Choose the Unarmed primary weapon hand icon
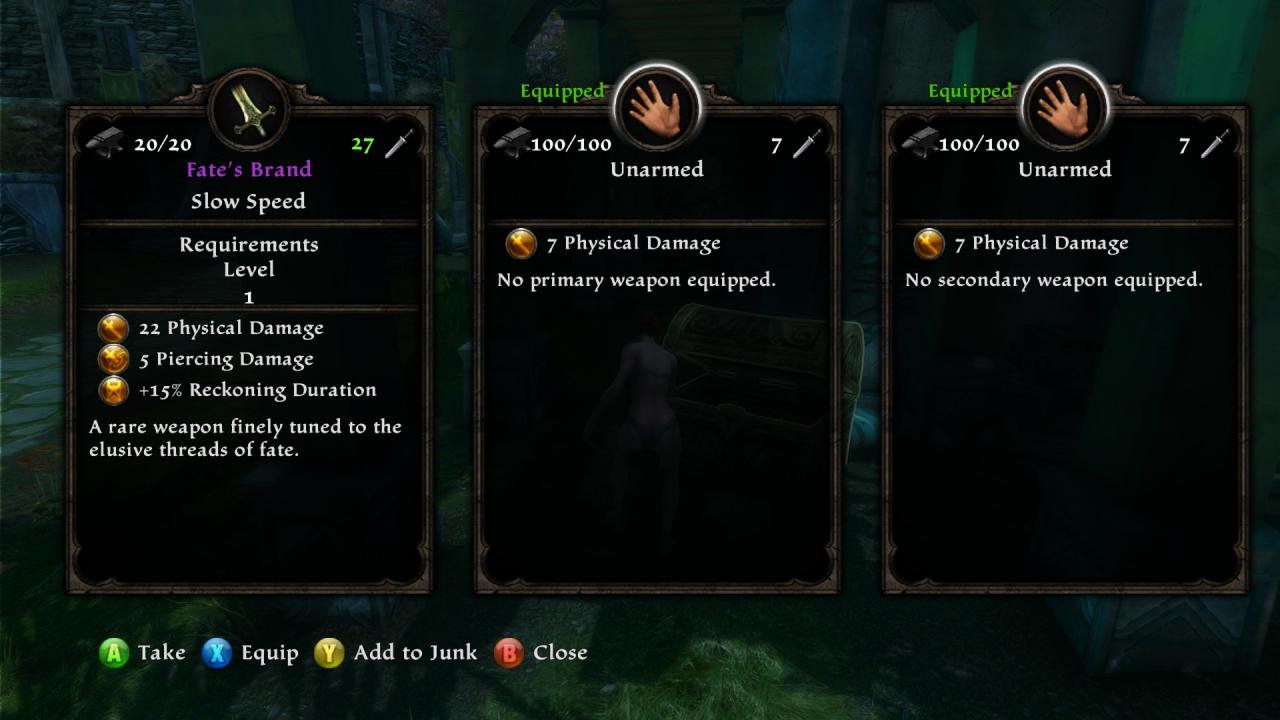This screenshot has height=720, width=1280. (657, 107)
